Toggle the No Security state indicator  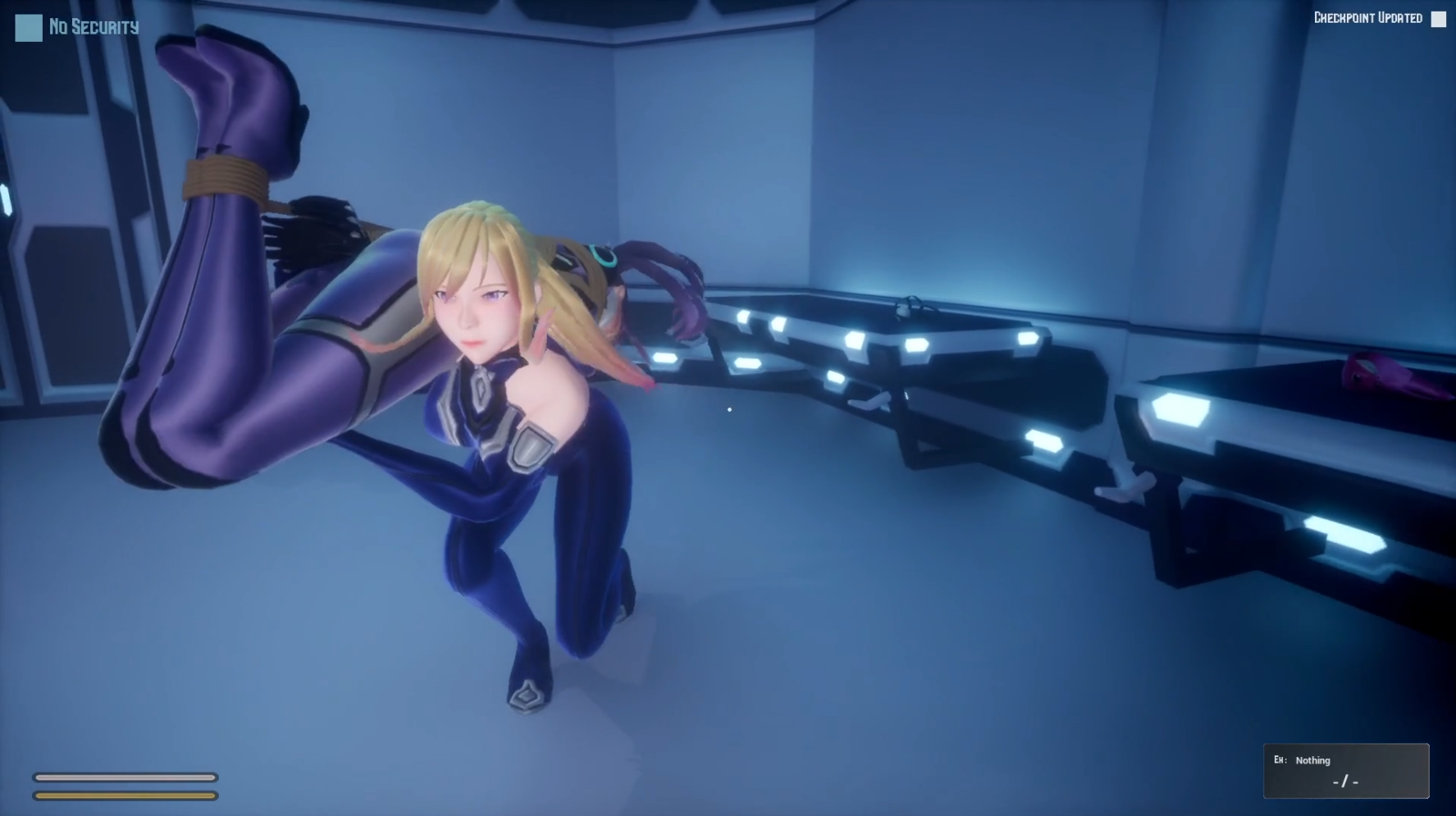click(27, 27)
